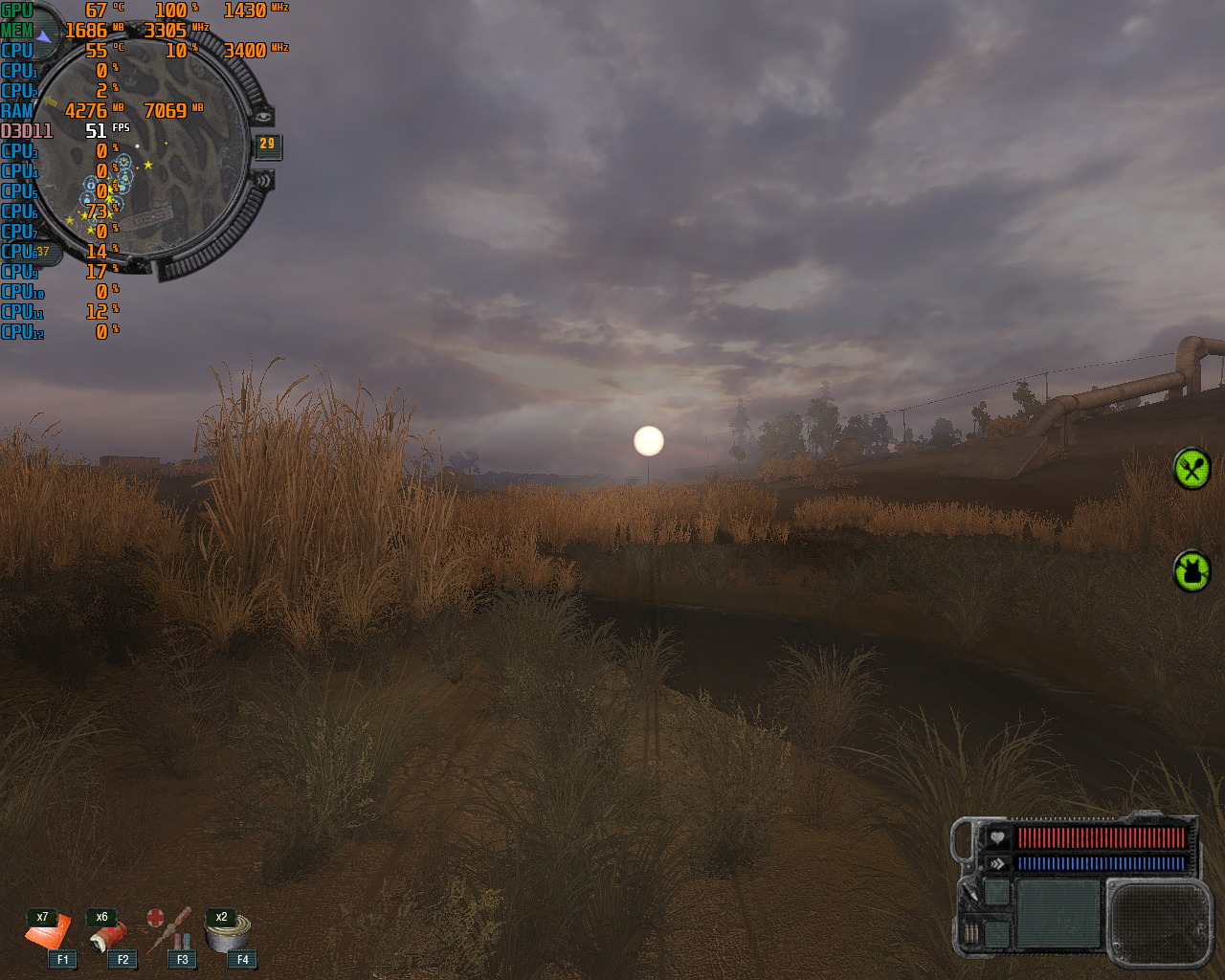Click the yellow star marker on the minimap
The height and width of the screenshot is (980, 1225).
pos(146,165)
